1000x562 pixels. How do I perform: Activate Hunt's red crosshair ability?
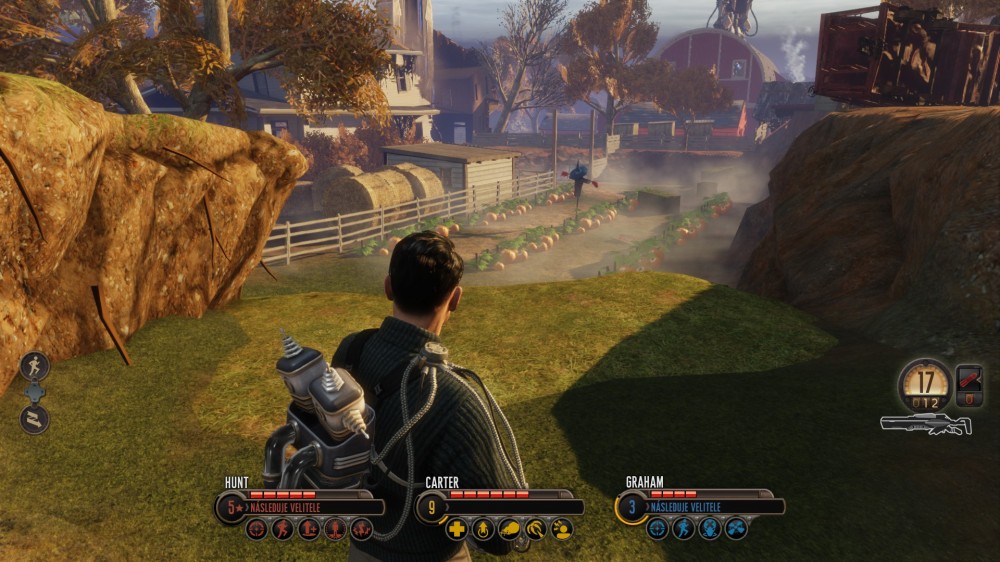click(257, 529)
